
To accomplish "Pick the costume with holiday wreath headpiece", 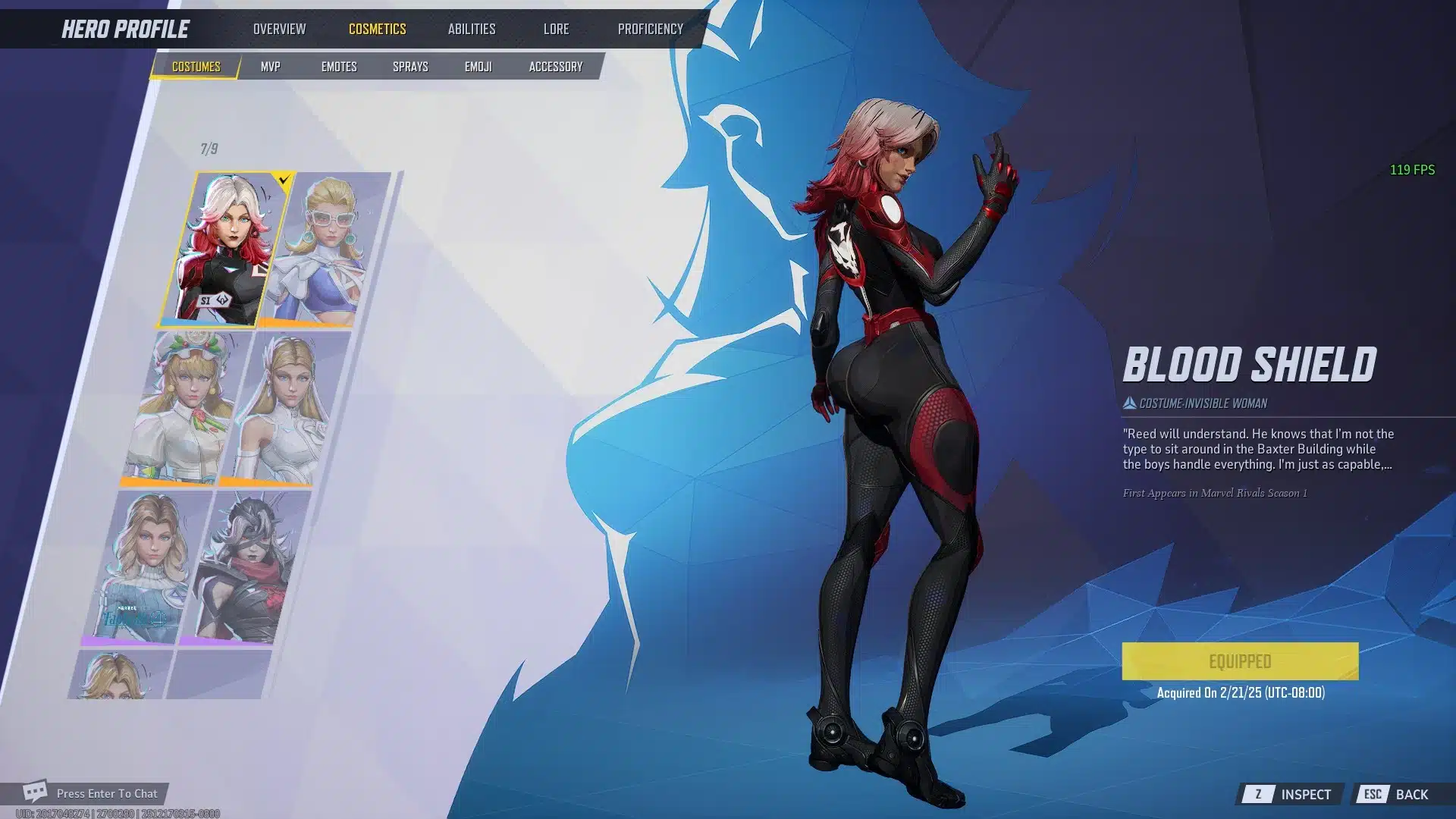I will click(x=187, y=408).
